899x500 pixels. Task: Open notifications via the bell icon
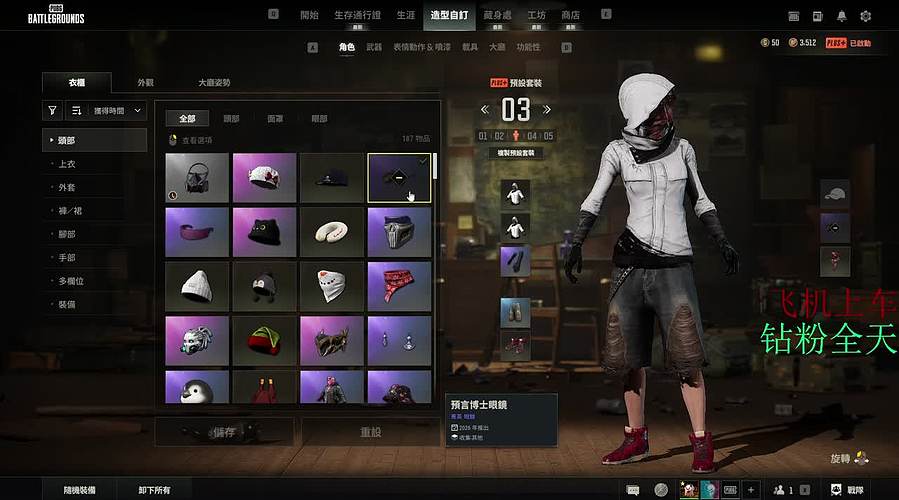click(842, 16)
